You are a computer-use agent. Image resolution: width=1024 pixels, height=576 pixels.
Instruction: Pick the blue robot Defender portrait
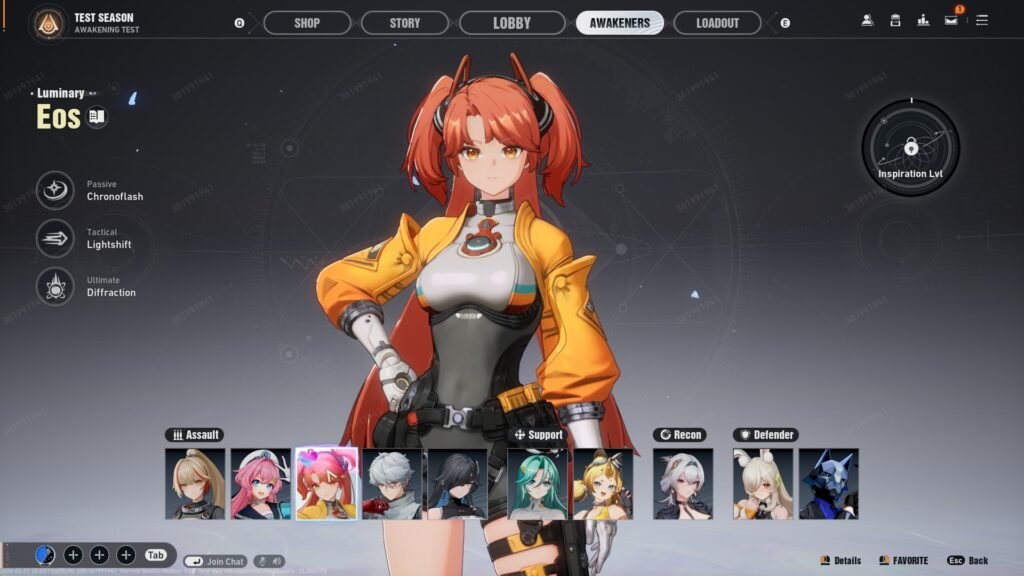[x=828, y=483]
